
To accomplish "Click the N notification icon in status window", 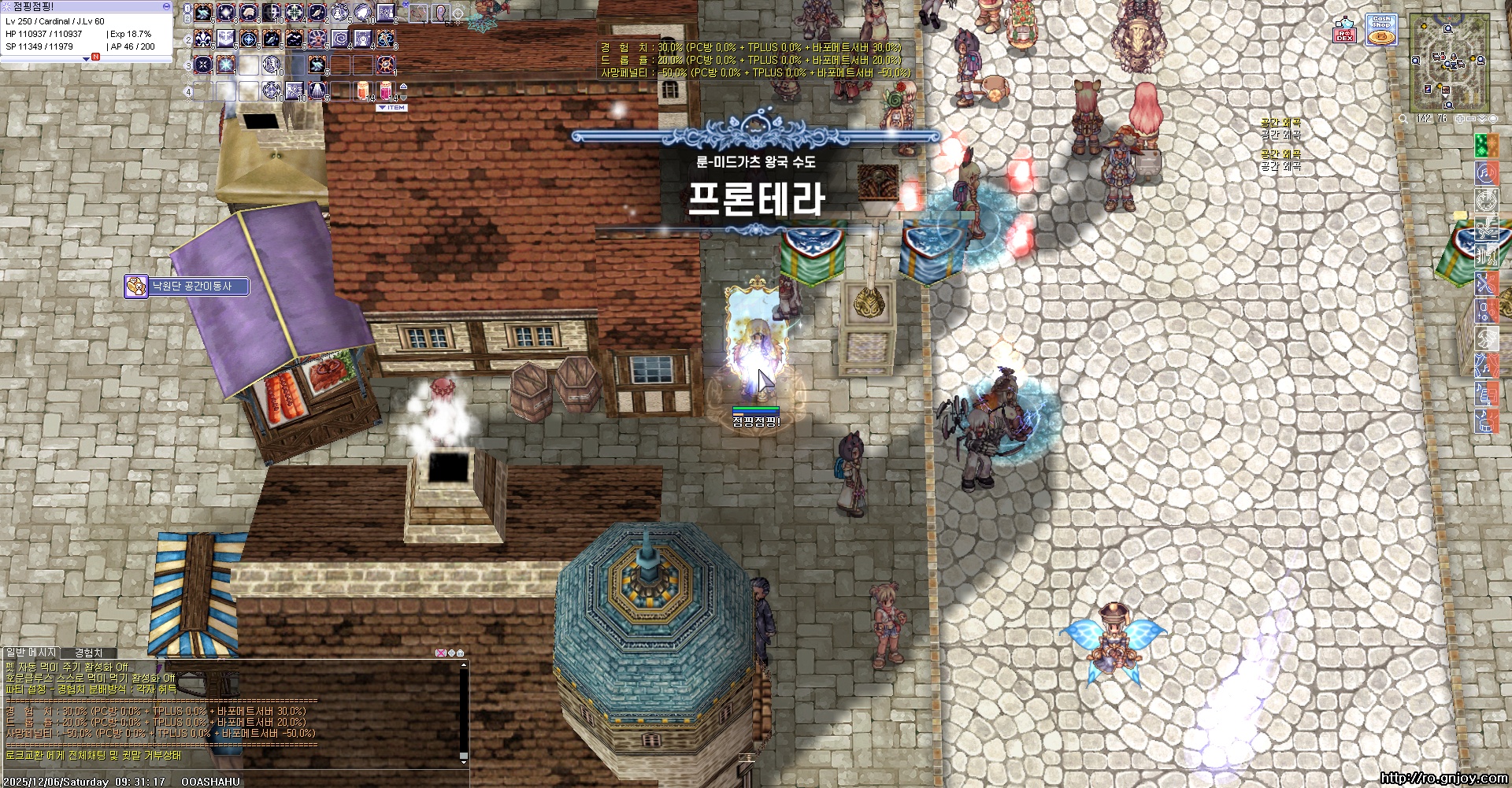I will [x=95, y=57].
